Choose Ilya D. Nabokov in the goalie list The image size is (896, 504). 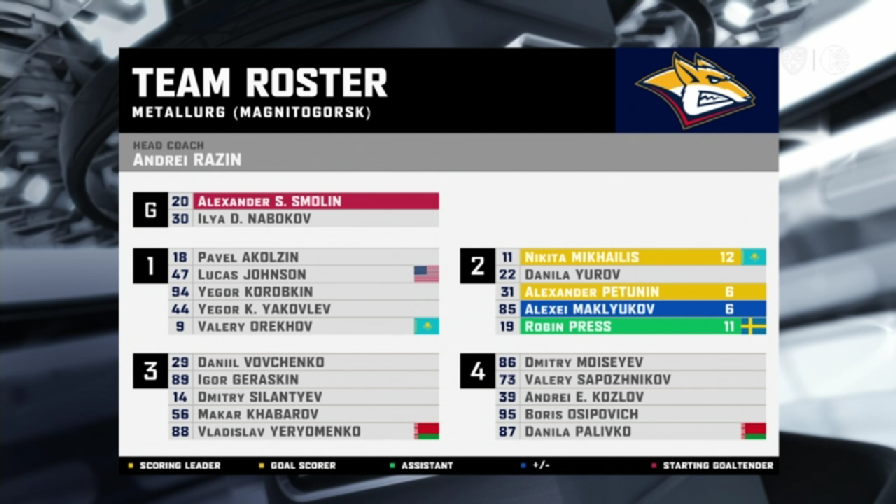tap(304, 219)
